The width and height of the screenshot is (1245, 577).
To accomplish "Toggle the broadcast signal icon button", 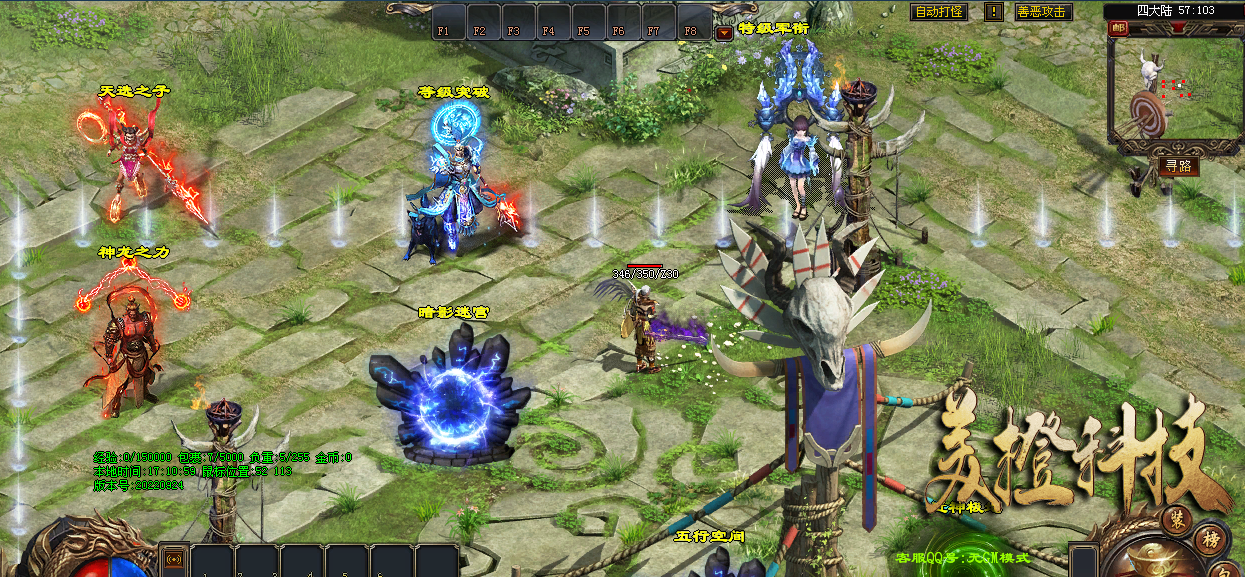I will [x=173, y=558].
